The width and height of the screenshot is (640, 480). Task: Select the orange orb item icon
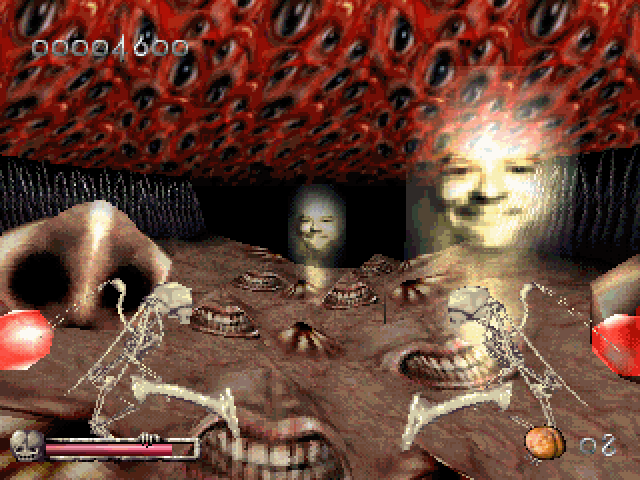[x=540, y=441]
